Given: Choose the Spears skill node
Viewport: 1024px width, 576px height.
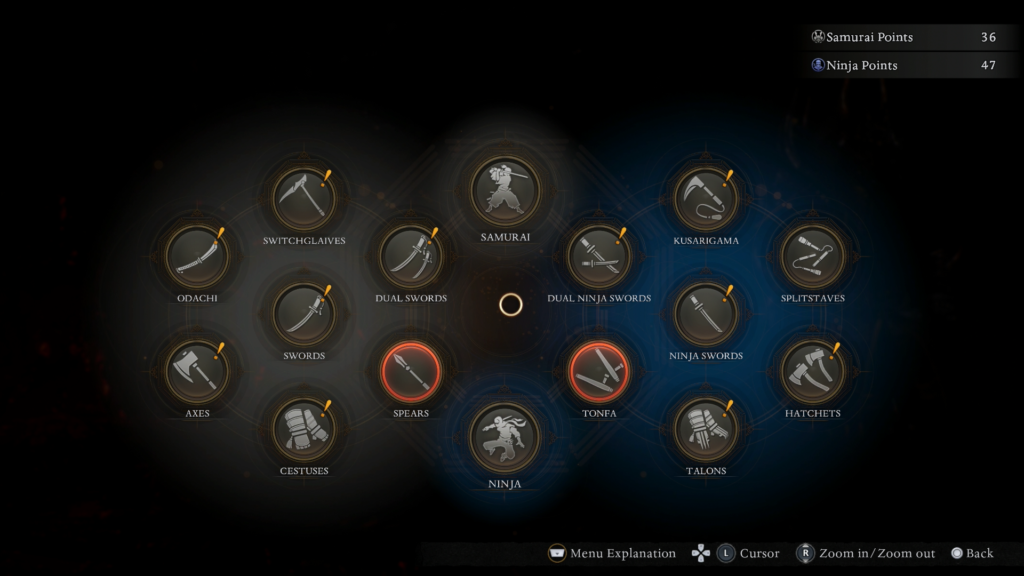Looking at the screenshot, I should click(411, 371).
